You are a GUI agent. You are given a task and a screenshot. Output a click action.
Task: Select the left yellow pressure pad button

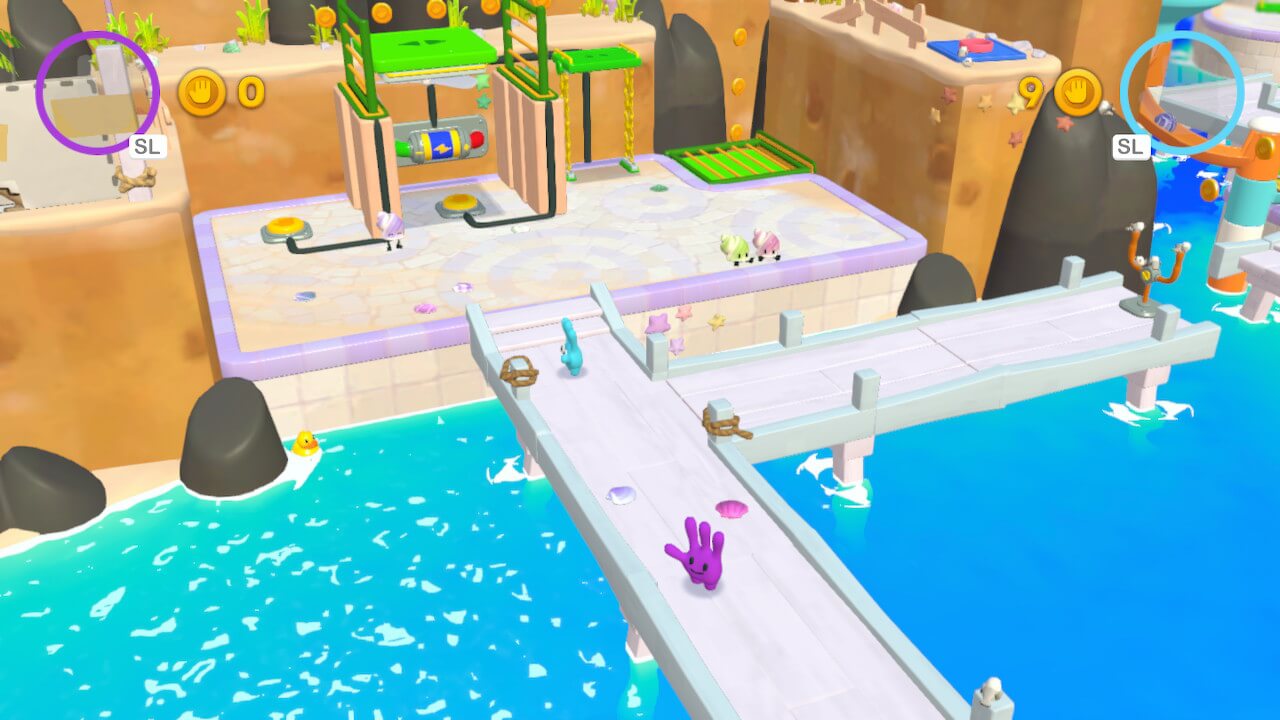[x=285, y=223]
